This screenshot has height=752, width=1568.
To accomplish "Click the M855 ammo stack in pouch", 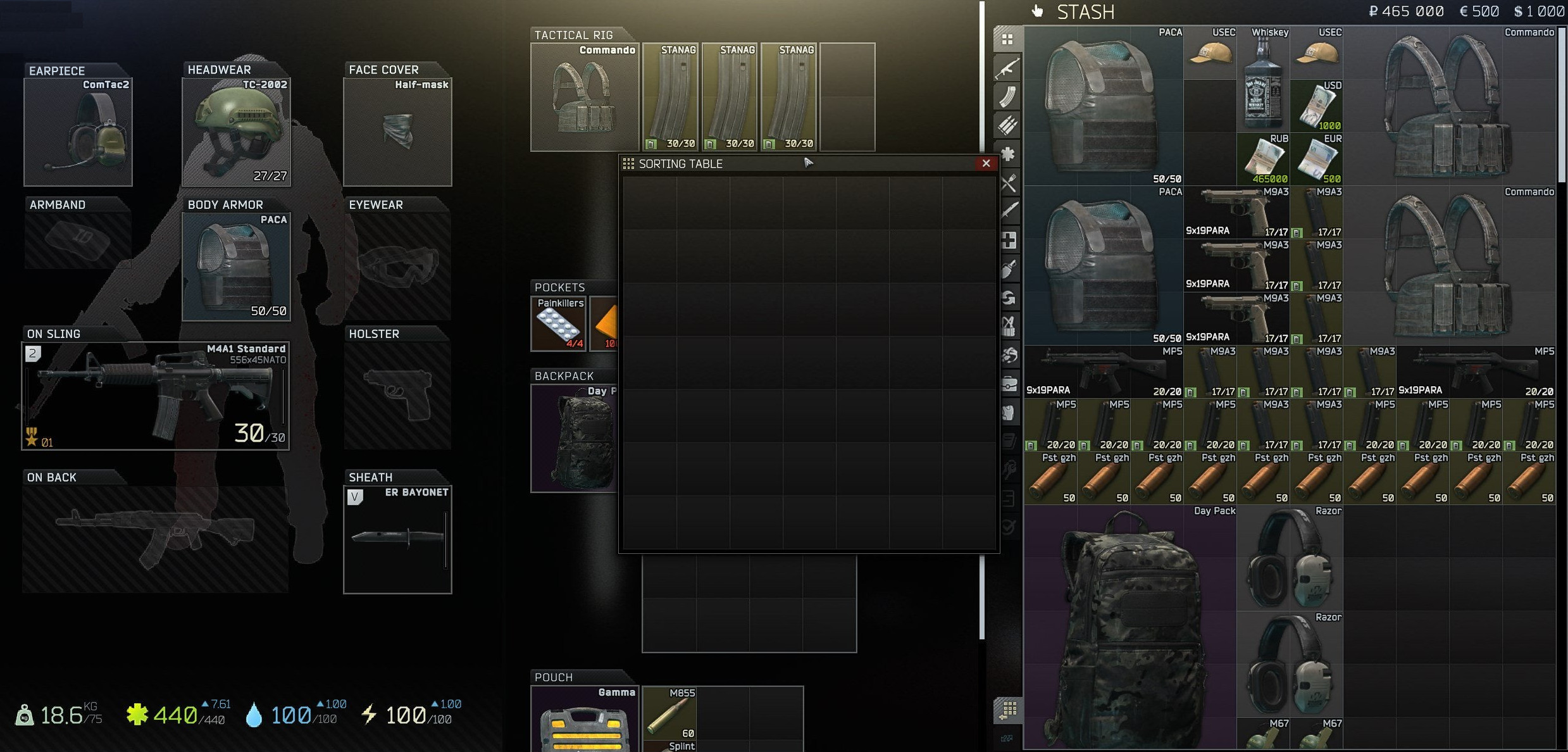I will tap(669, 713).
